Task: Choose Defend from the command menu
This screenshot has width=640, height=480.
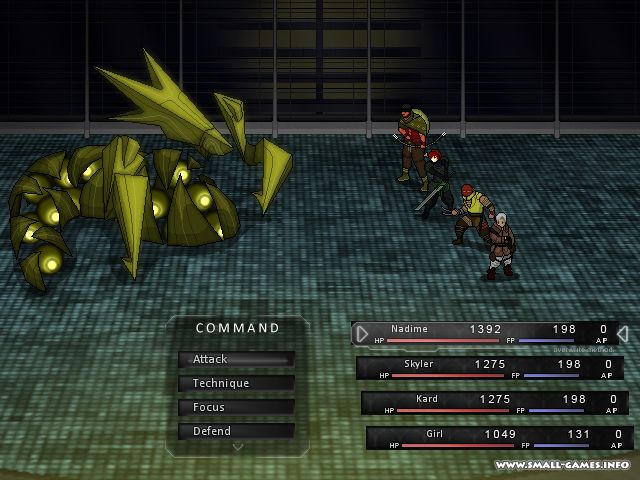Action: [236, 431]
